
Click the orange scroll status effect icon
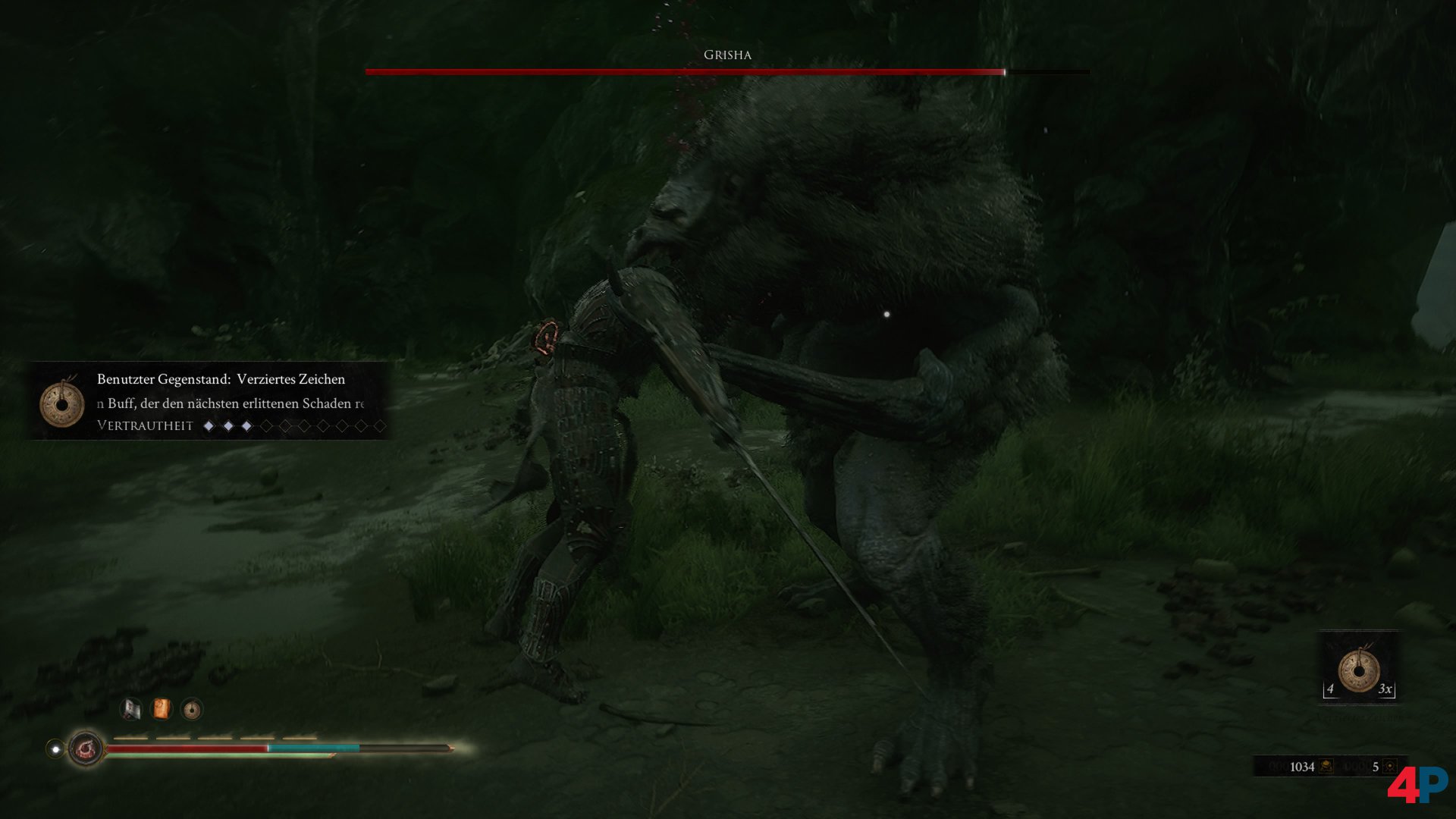tap(162, 709)
